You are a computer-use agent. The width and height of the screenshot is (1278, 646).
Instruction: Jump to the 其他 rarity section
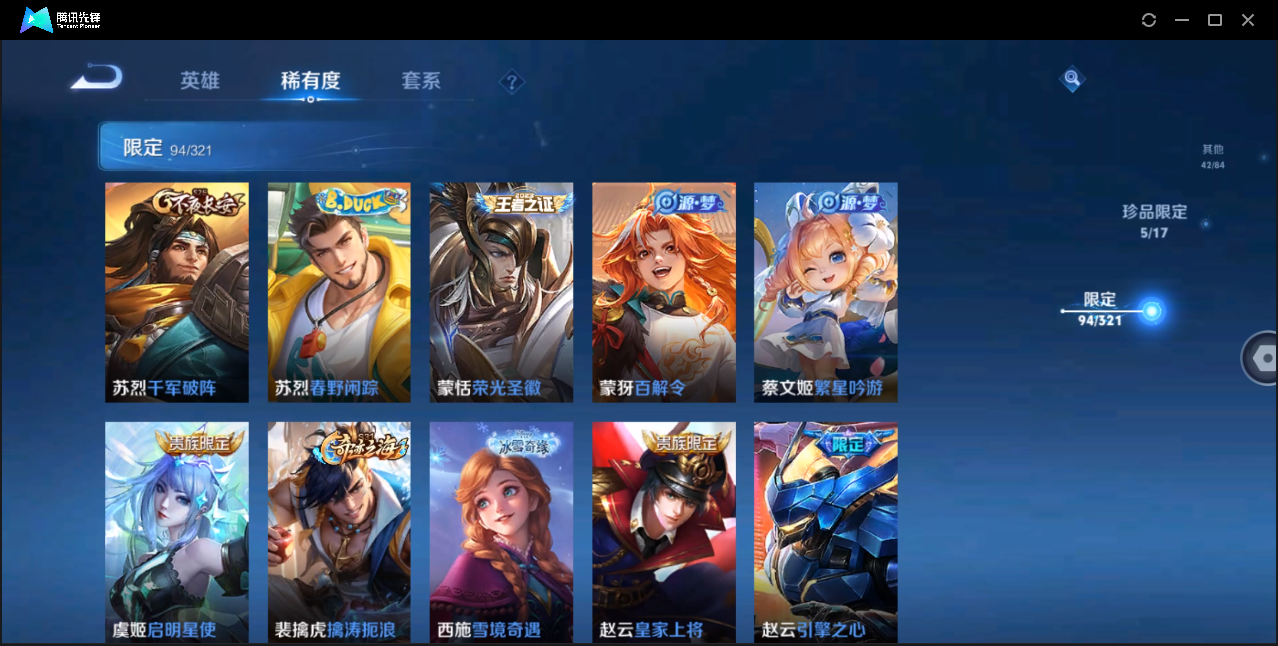(1212, 156)
